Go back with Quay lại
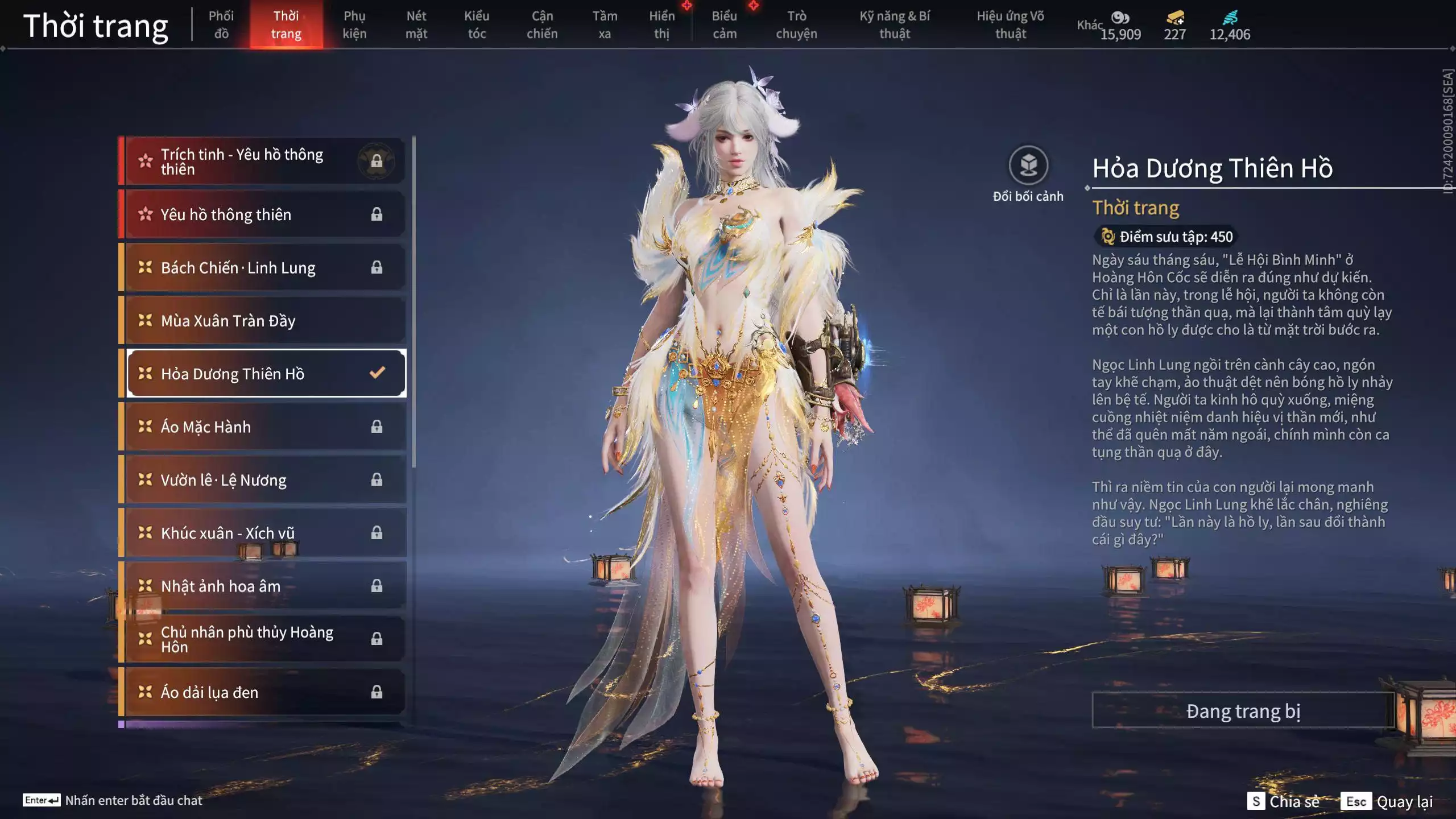 pyautogui.click(x=1388, y=801)
